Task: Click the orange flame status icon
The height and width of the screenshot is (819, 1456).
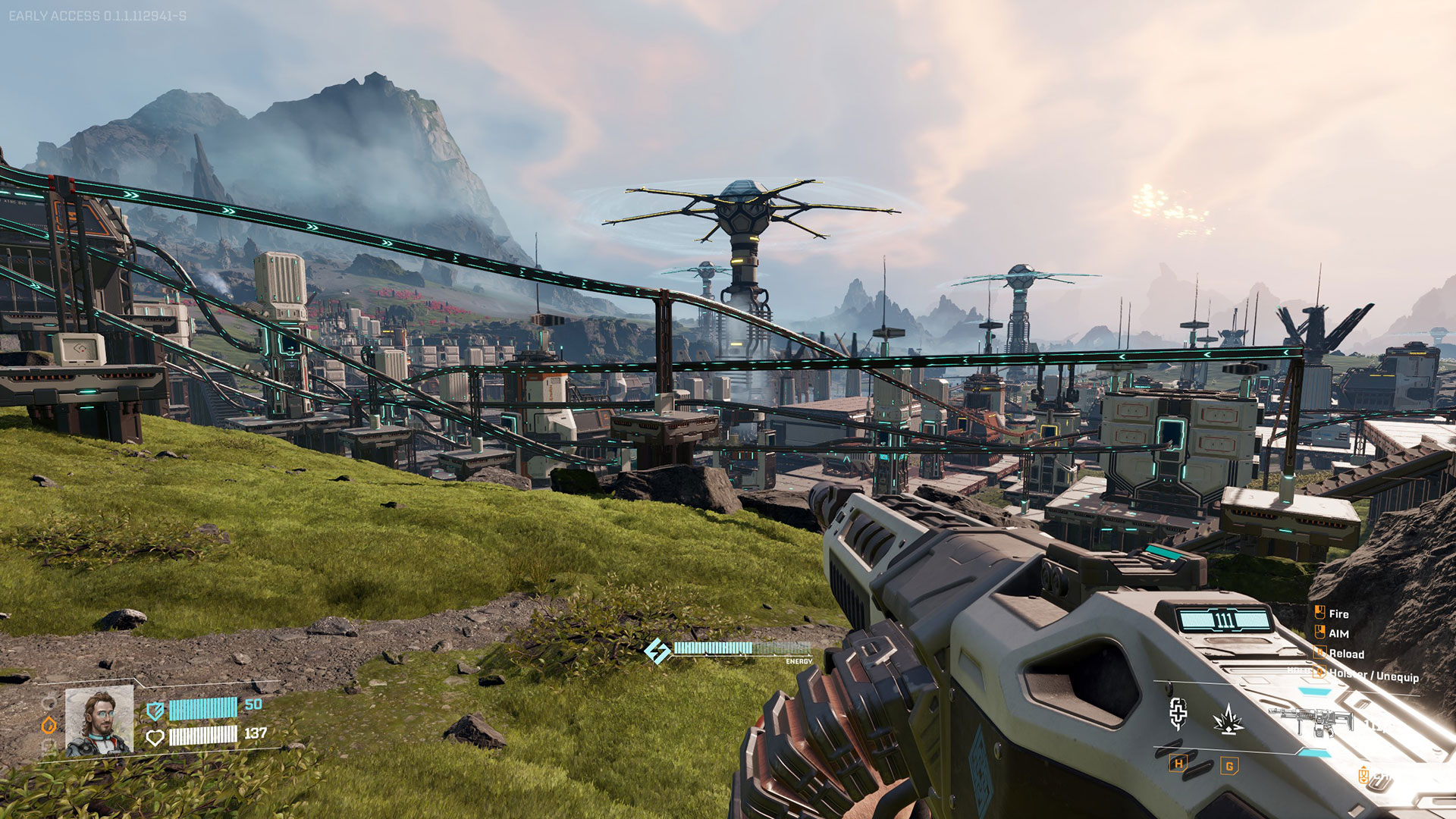Action: (49, 725)
